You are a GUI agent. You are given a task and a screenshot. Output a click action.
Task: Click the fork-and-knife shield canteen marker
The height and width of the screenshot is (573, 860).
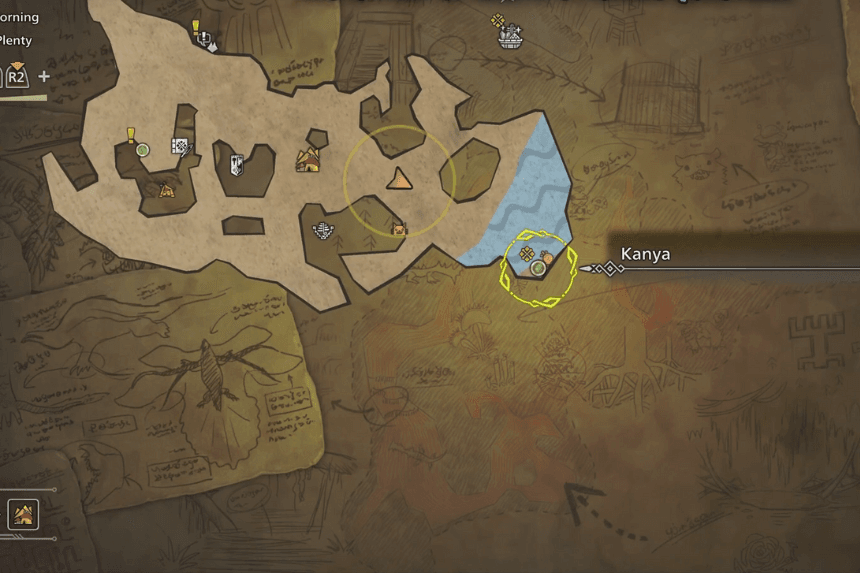click(x=237, y=164)
